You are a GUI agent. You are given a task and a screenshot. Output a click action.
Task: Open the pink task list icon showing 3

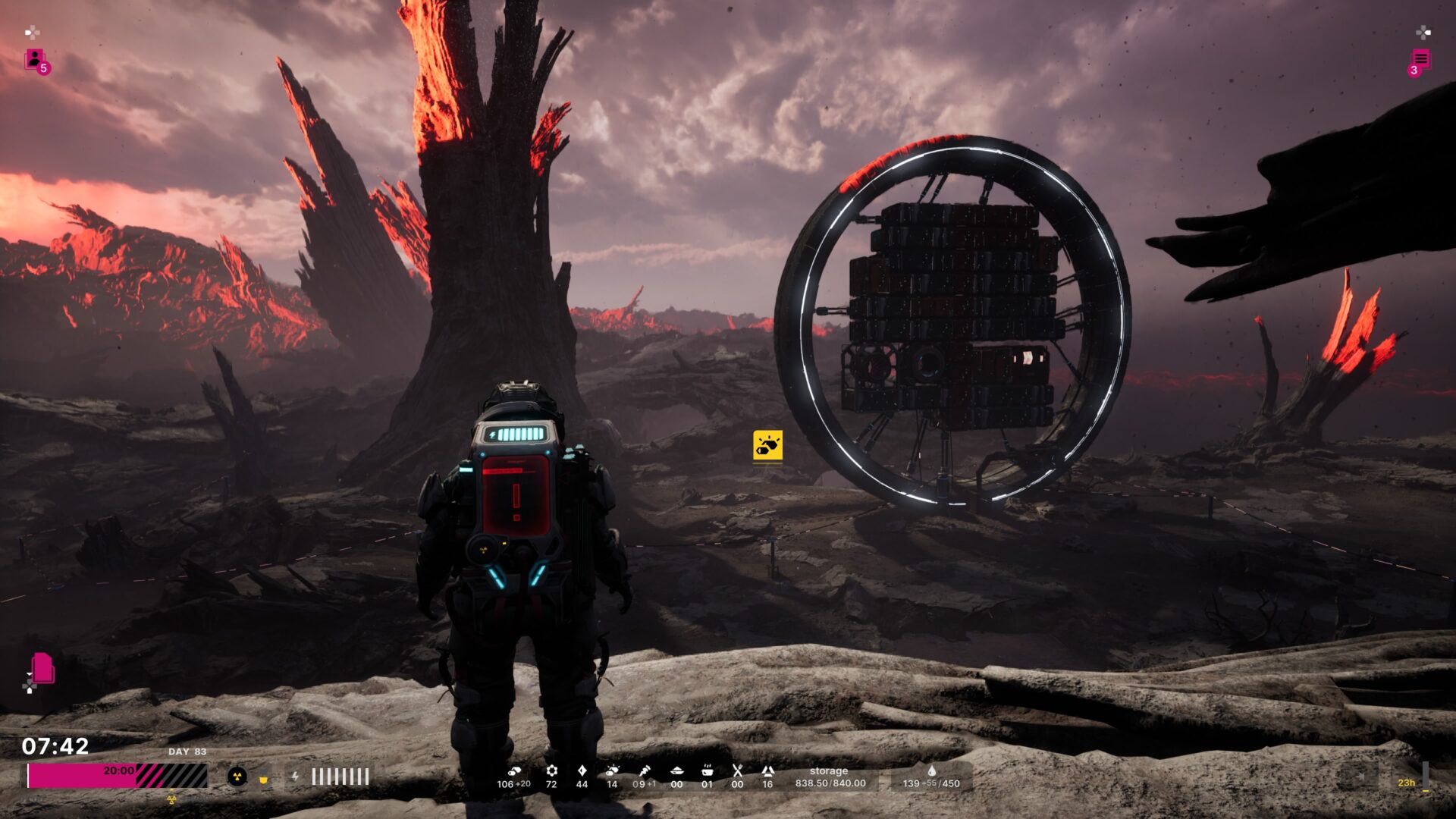coord(1420,60)
